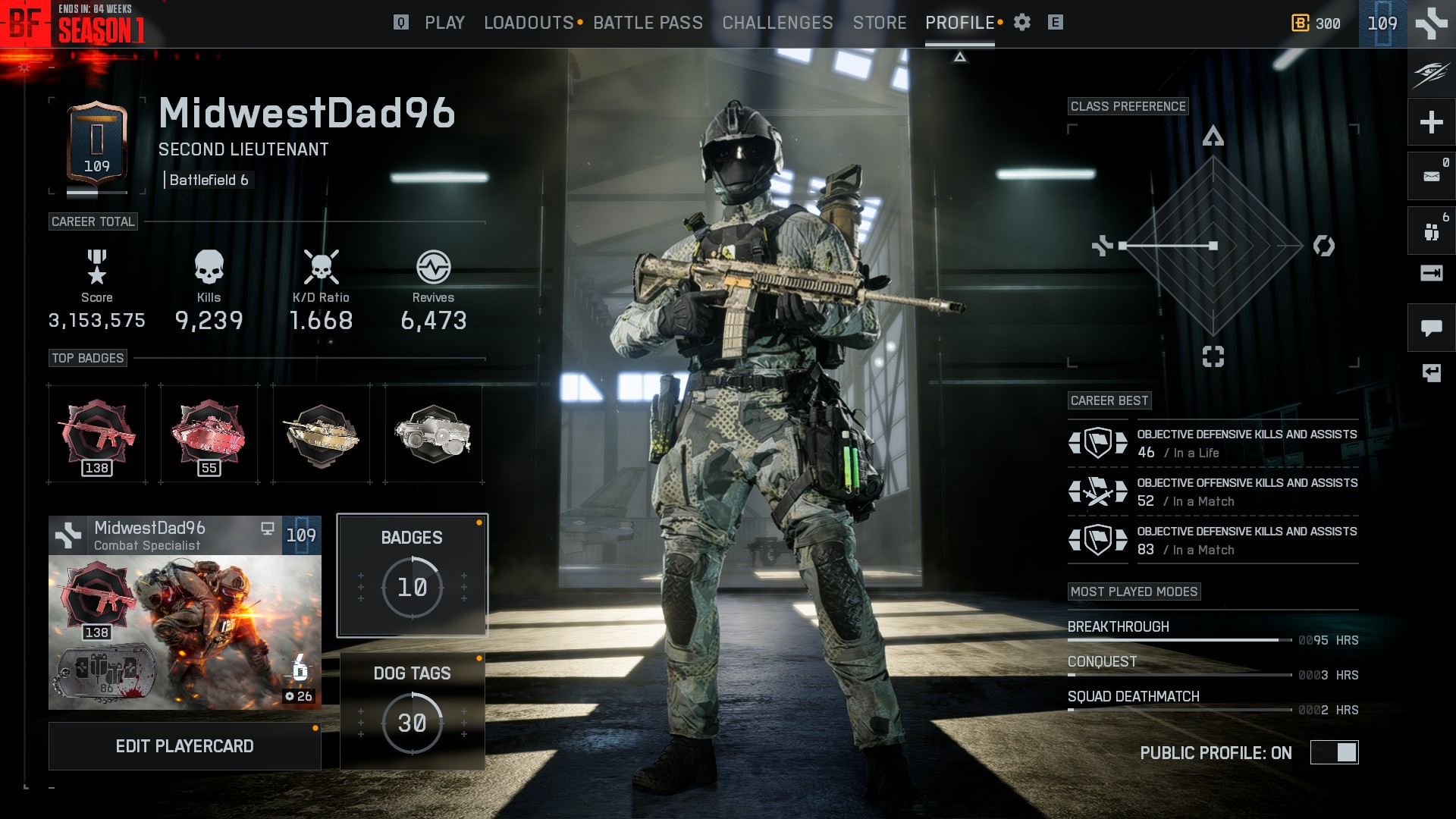
Task: Check the 300 Battlefield currency balance
Action: pyautogui.click(x=1316, y=24)
